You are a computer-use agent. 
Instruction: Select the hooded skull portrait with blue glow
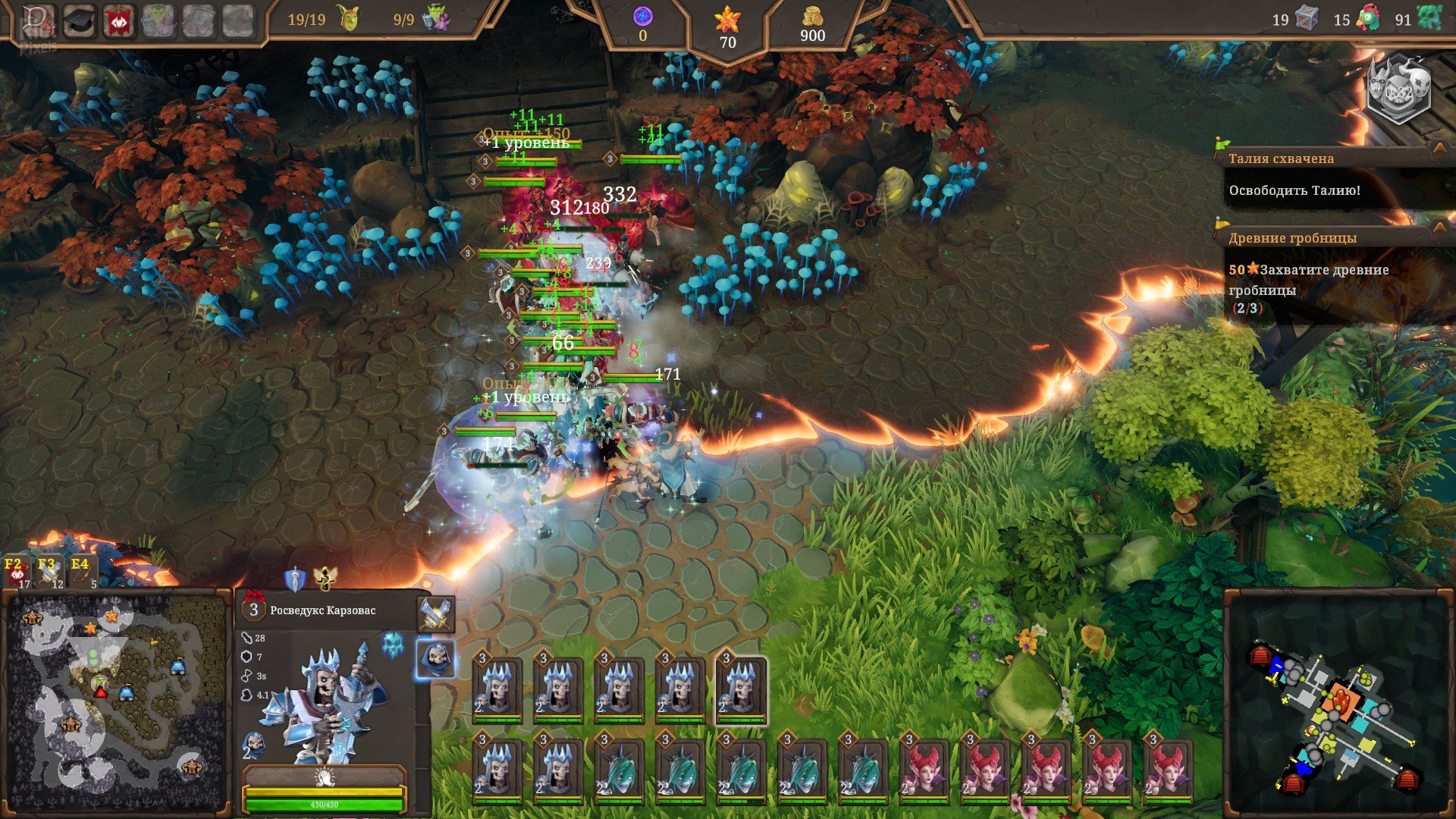[x=436, y=658]
